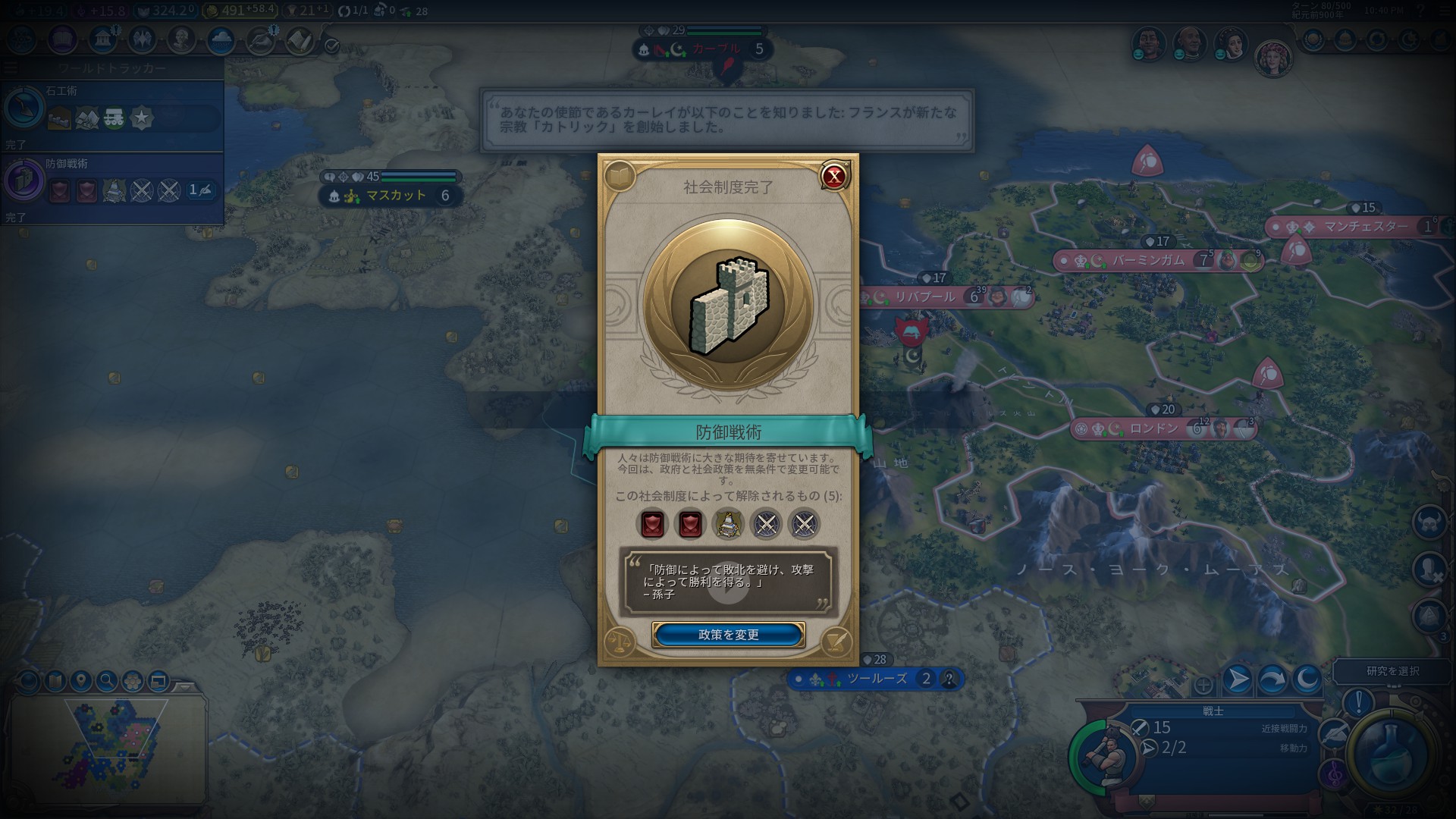Choose the crescent moon sleep action
The image size is (1456, 819).
[x=1307, y=679]
